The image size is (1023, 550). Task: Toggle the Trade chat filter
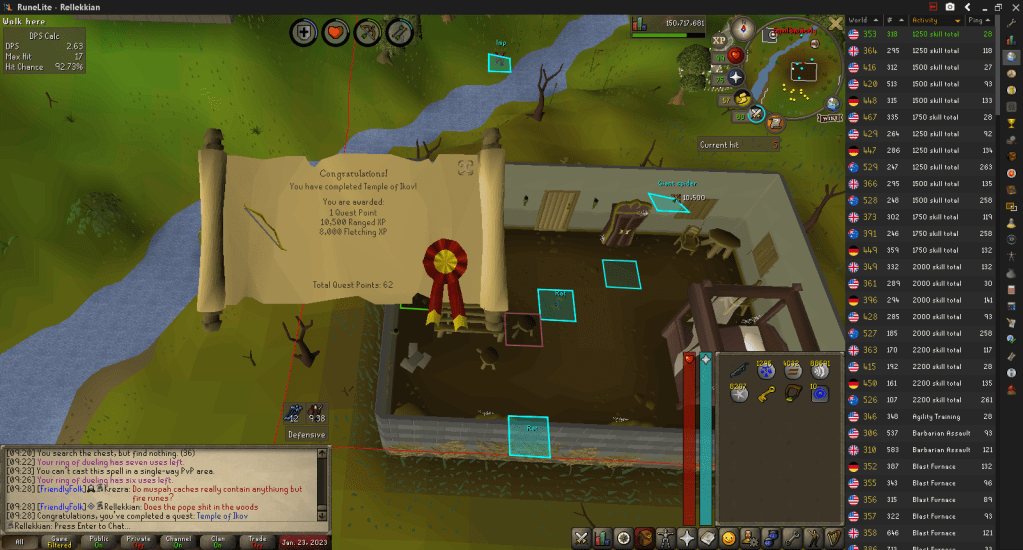(x=257, y=540)
